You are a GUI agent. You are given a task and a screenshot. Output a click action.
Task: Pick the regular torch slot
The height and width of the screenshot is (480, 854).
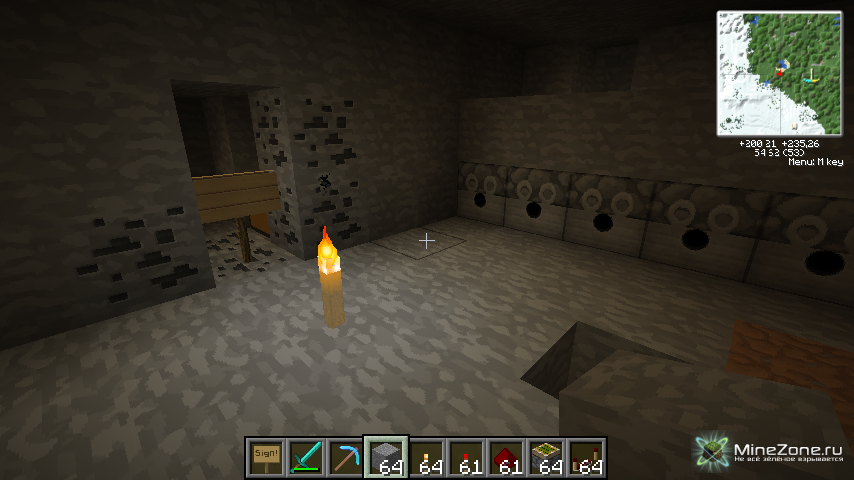tap(427, 457)
